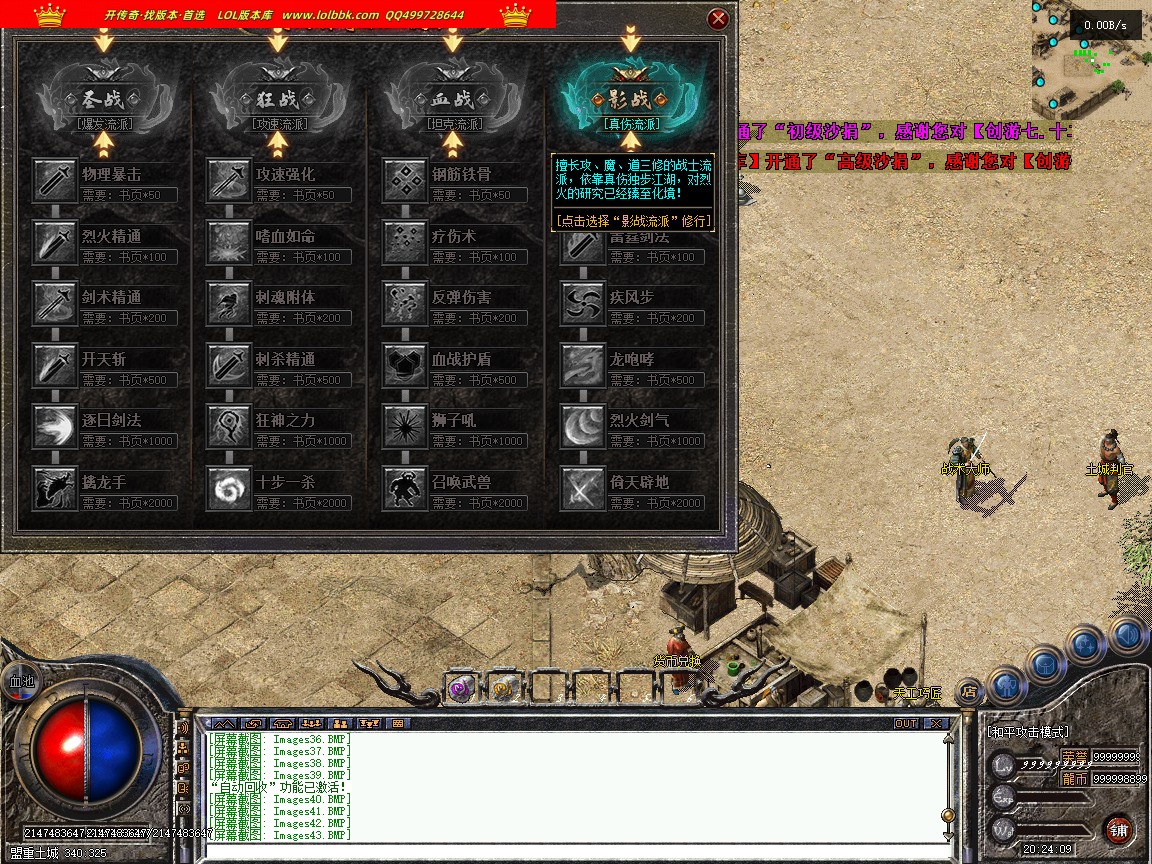Open the 店 shop button
Screen dimensions: 1152x864
click(968, 689)
